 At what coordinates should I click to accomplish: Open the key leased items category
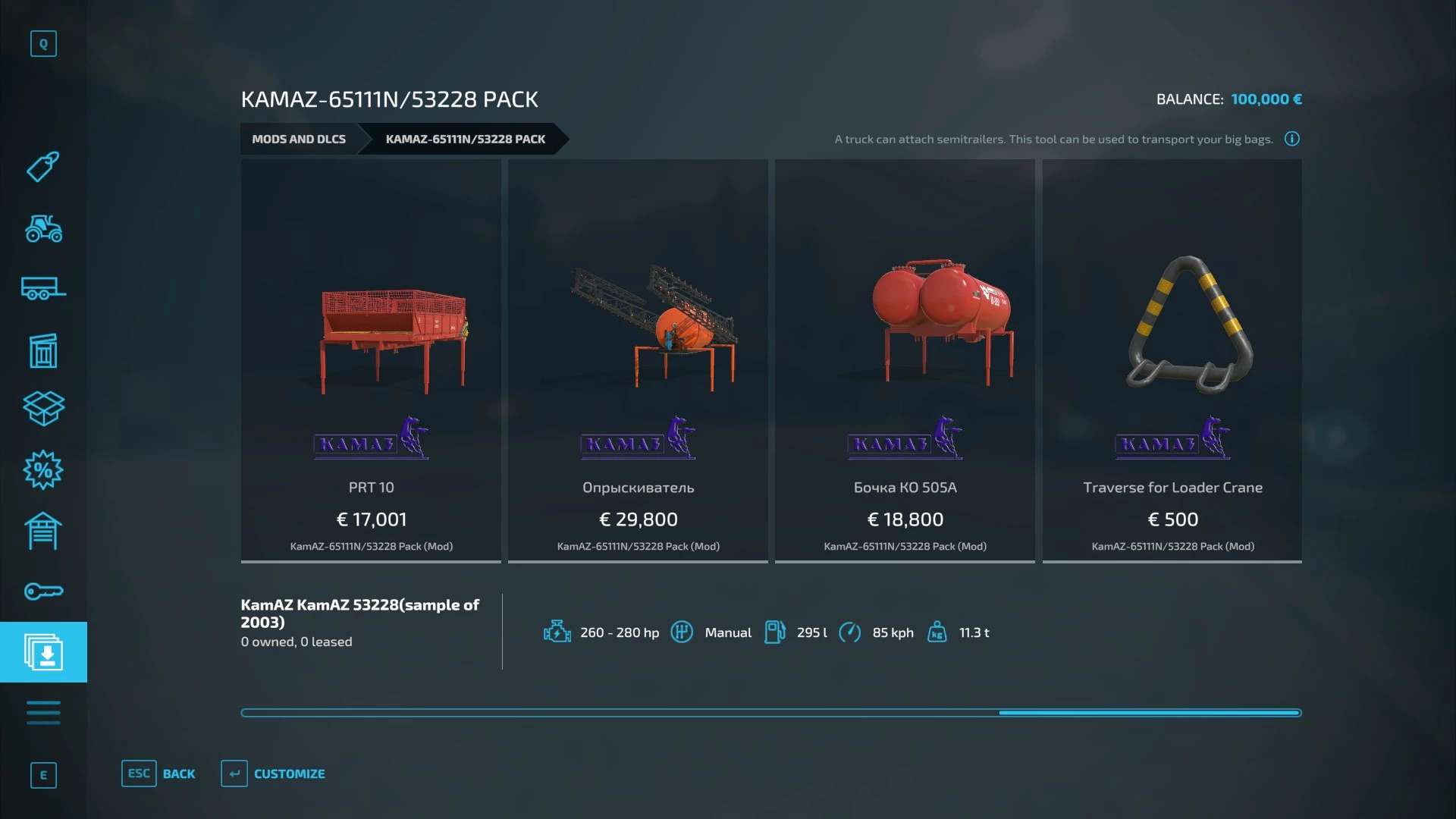pos(43,591)
